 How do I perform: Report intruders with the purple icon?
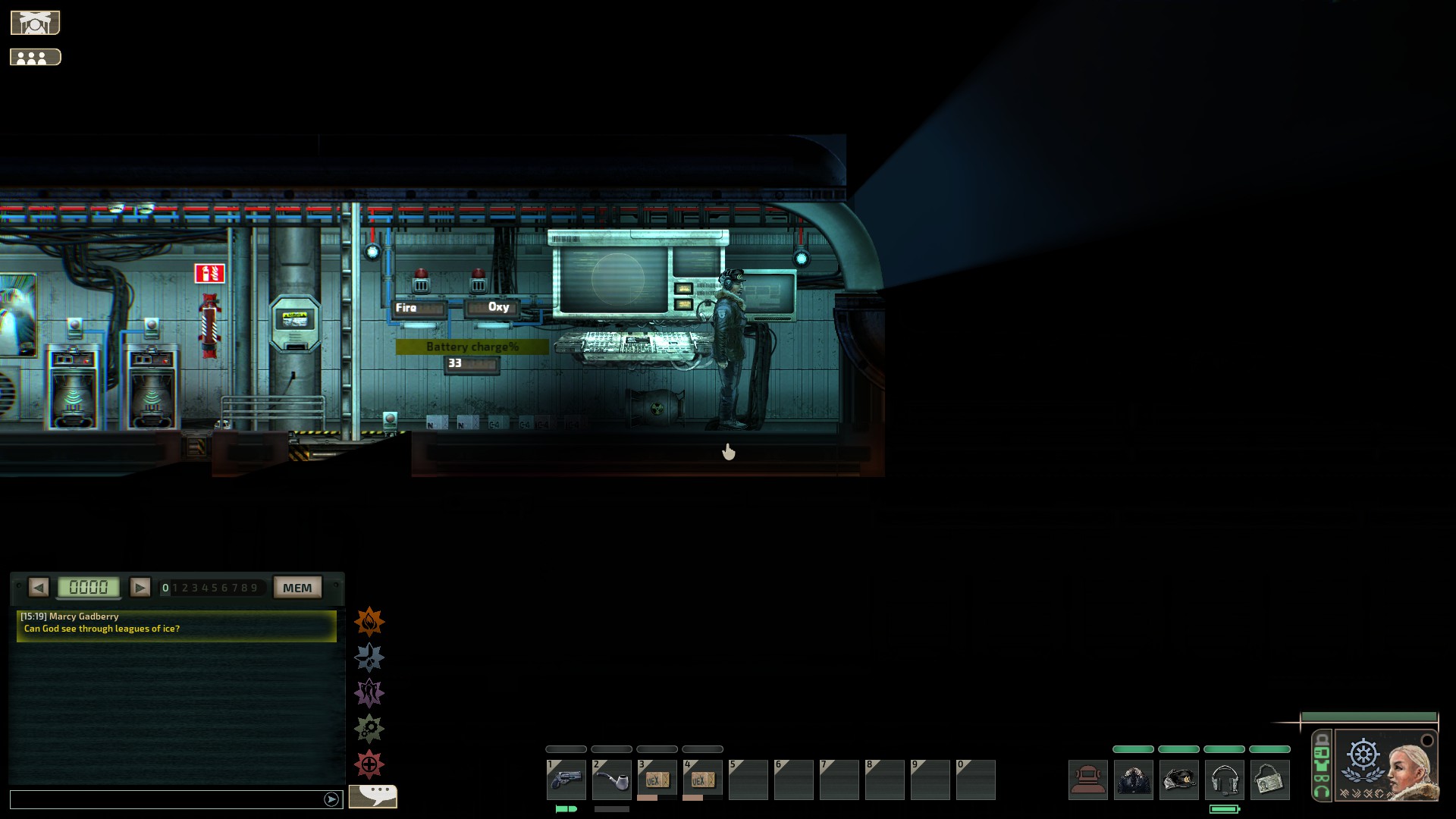(x=369, y=693)
